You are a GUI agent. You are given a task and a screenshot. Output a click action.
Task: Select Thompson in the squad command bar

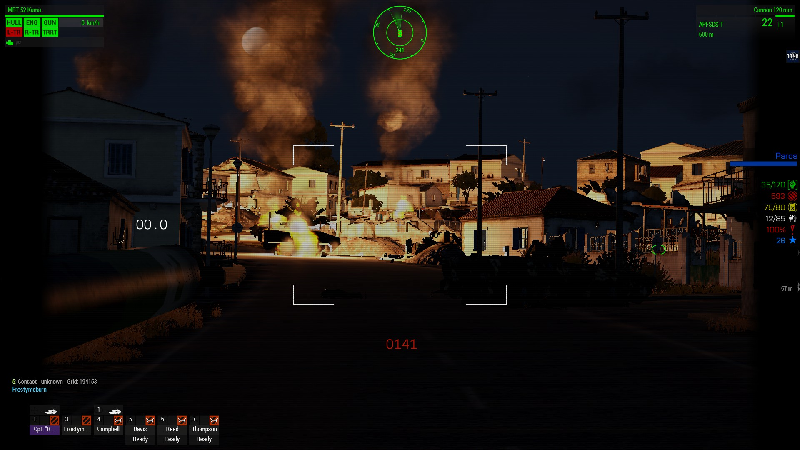coord(203,430)
